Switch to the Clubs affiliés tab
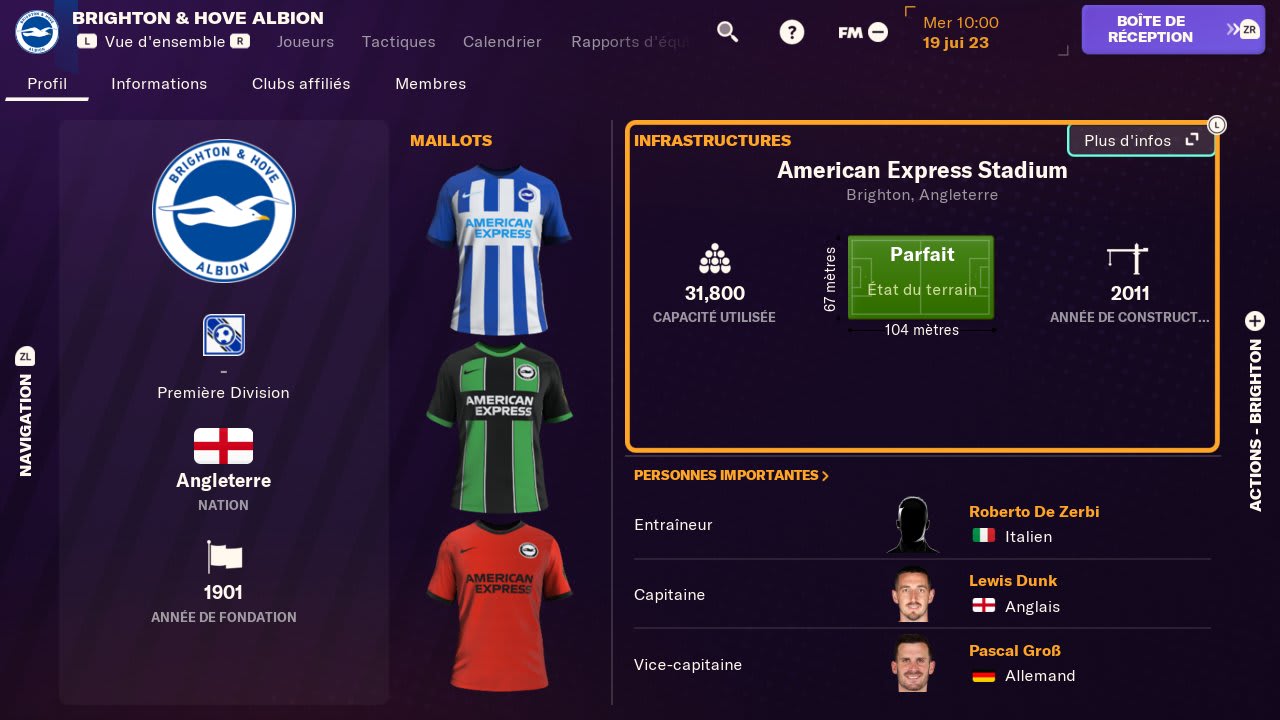 click(300, 84)
